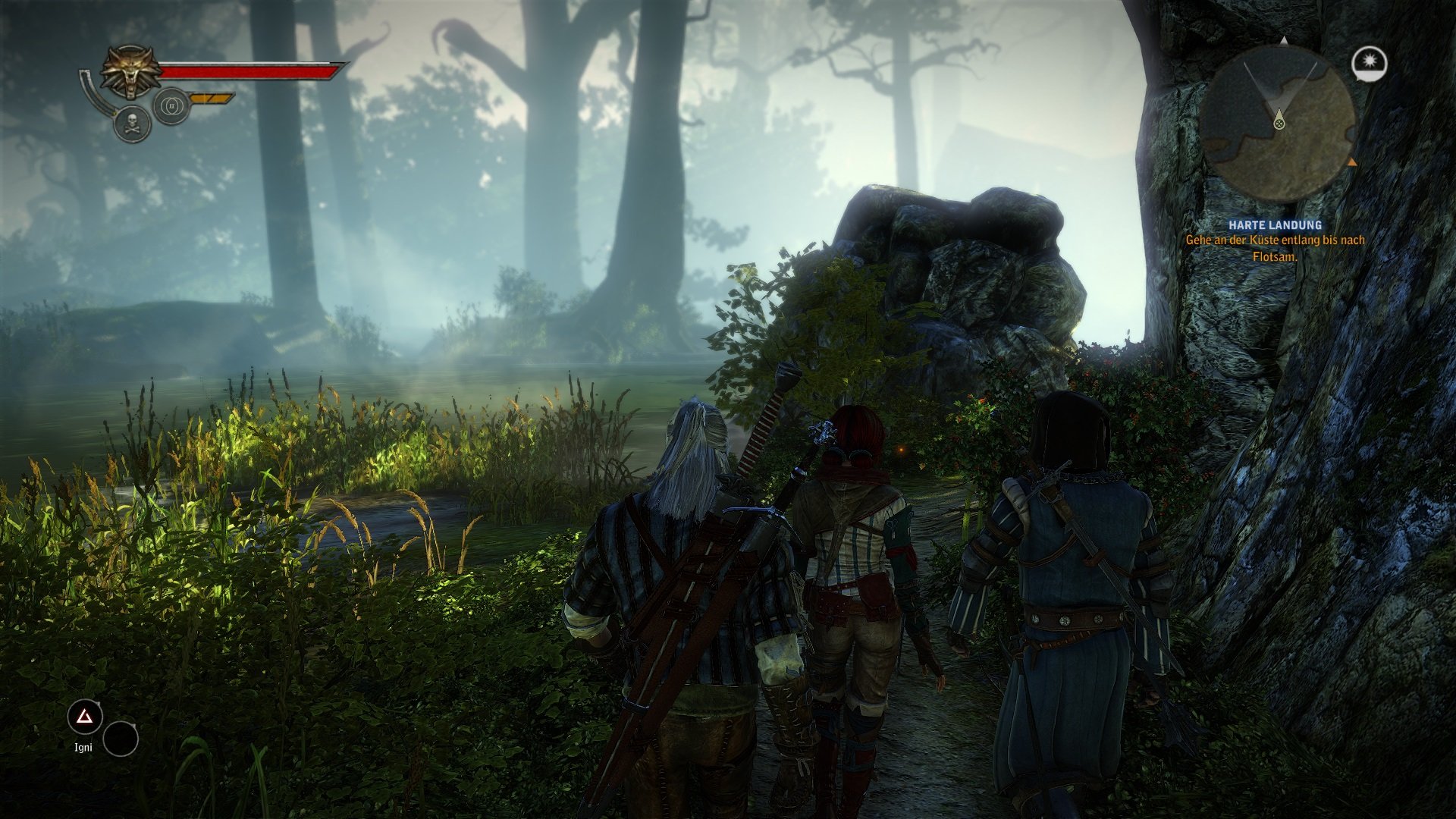Click the circled II level indicator

pos(173,105)
